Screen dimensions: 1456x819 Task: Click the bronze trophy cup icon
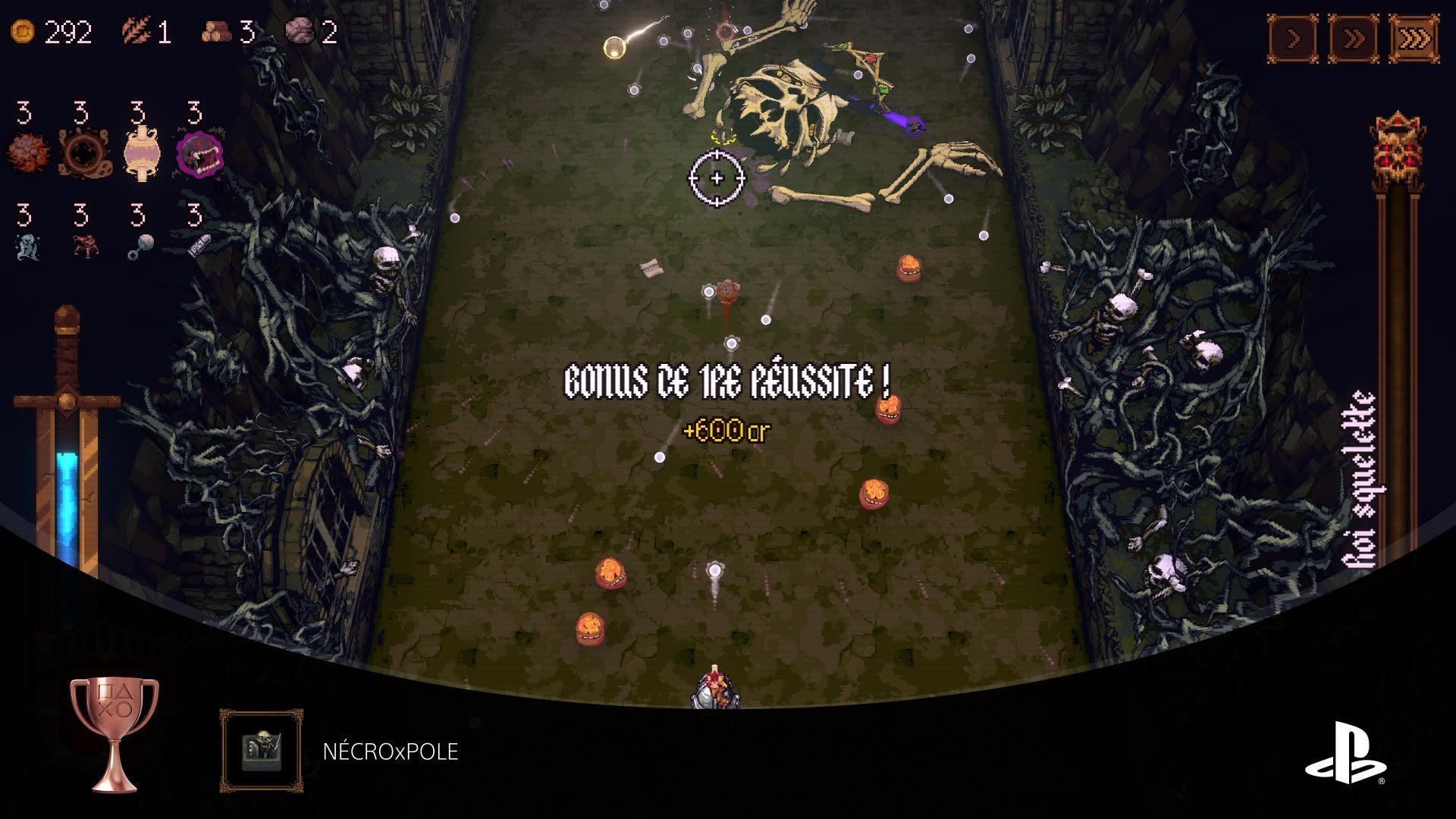click(114, 733)
